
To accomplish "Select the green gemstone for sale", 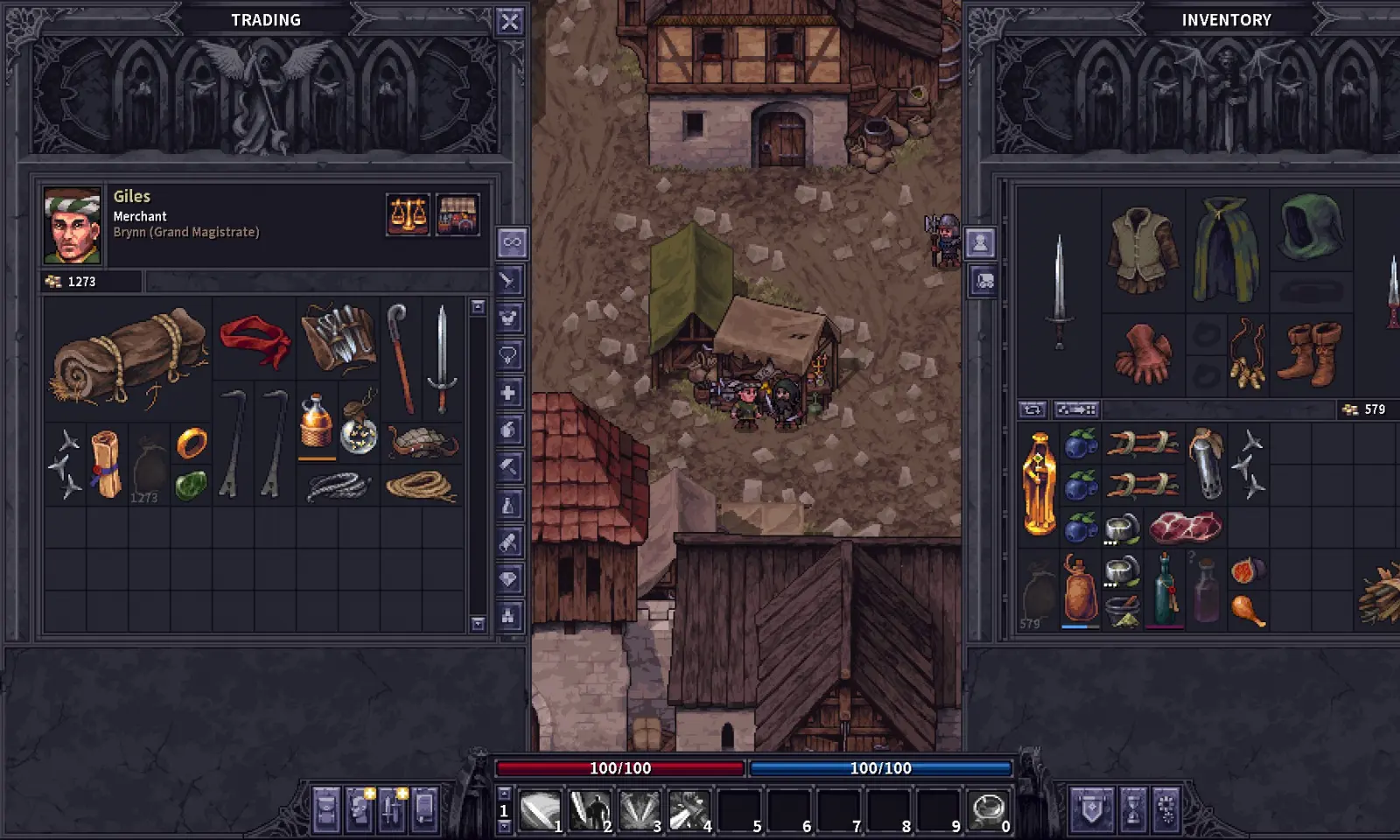I will 191,485.
